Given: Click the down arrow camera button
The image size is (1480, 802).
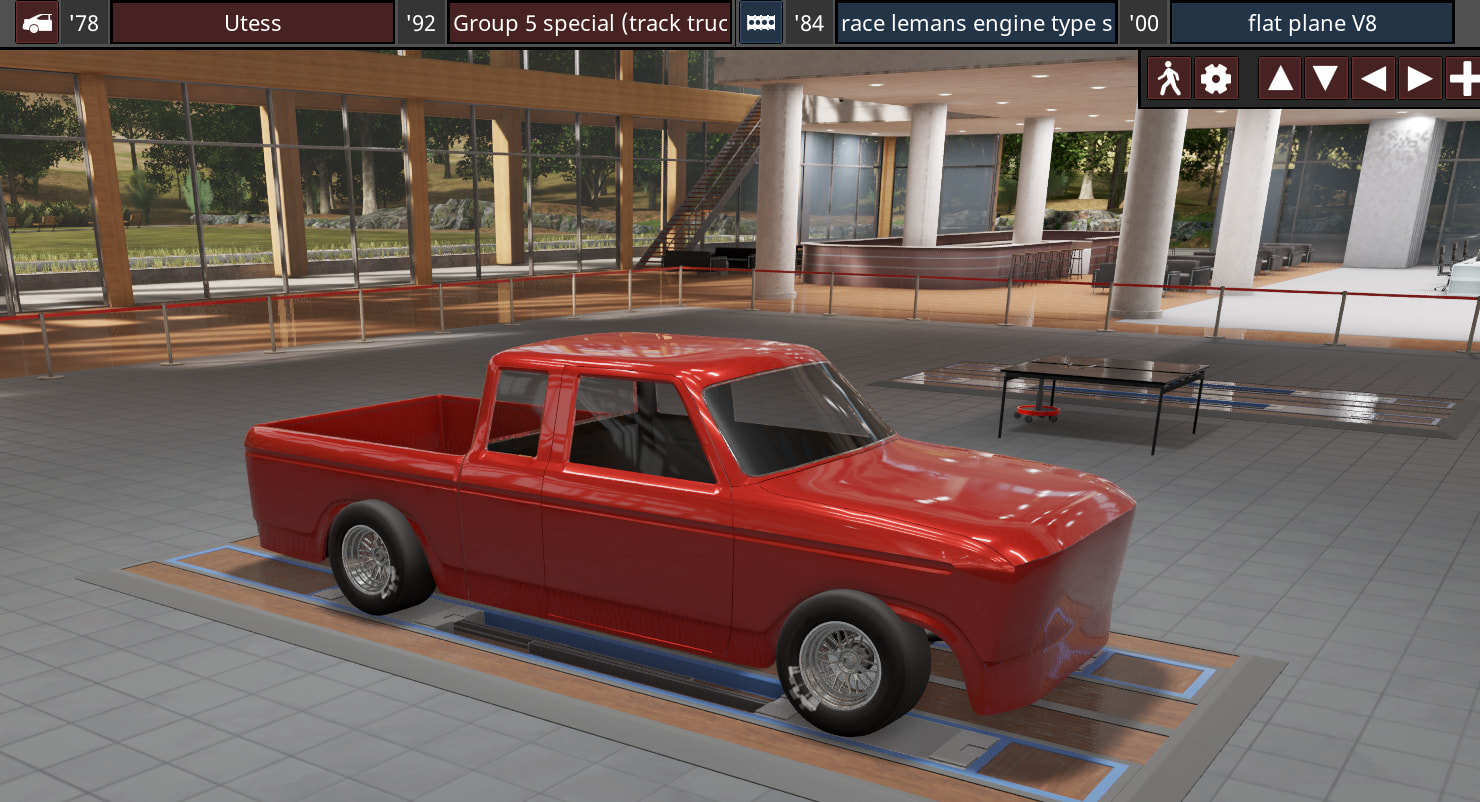Looking at the screenshot, I should point(1325,78).
